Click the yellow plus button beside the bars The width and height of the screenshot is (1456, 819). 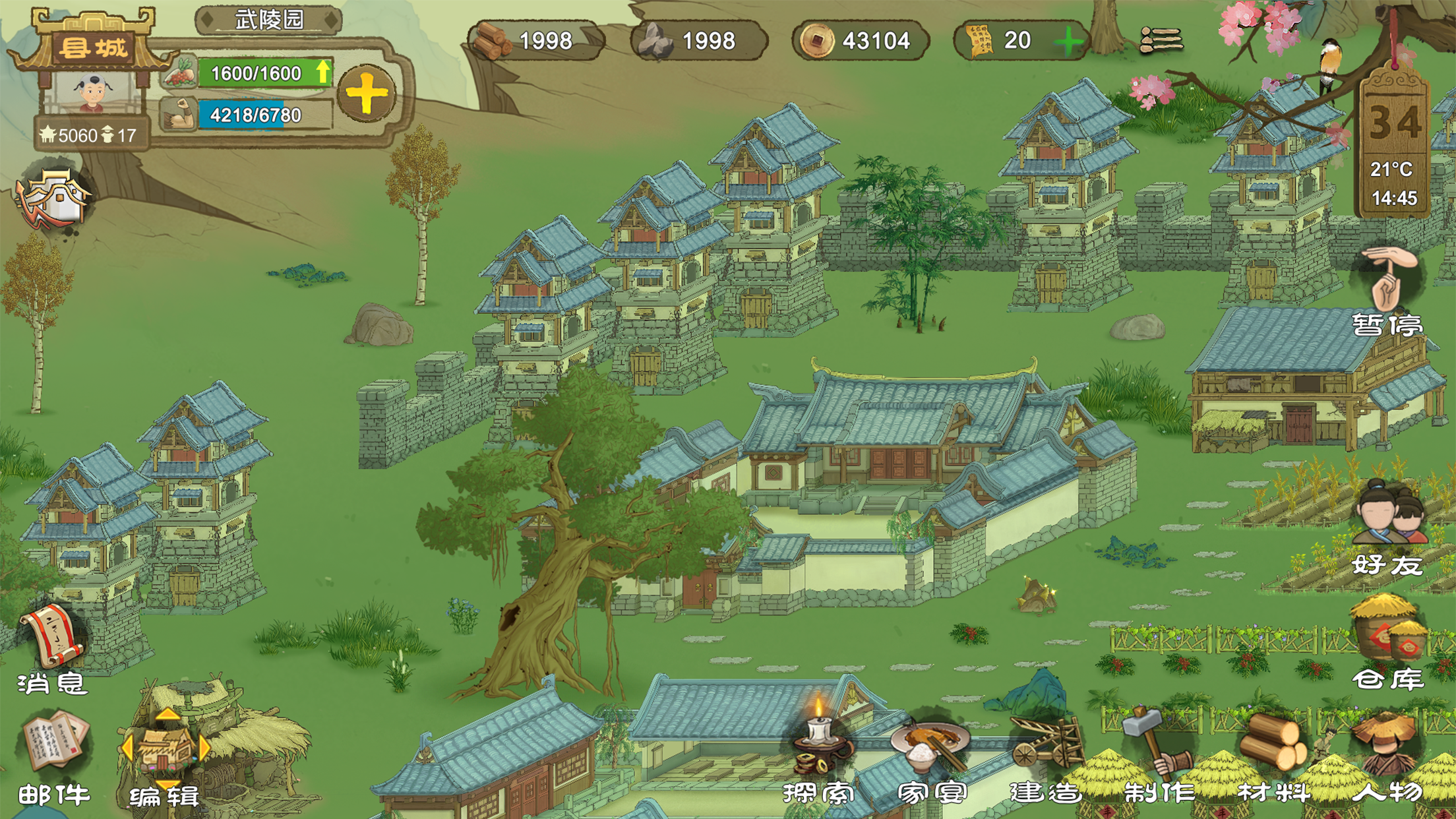tap(367, 94)
